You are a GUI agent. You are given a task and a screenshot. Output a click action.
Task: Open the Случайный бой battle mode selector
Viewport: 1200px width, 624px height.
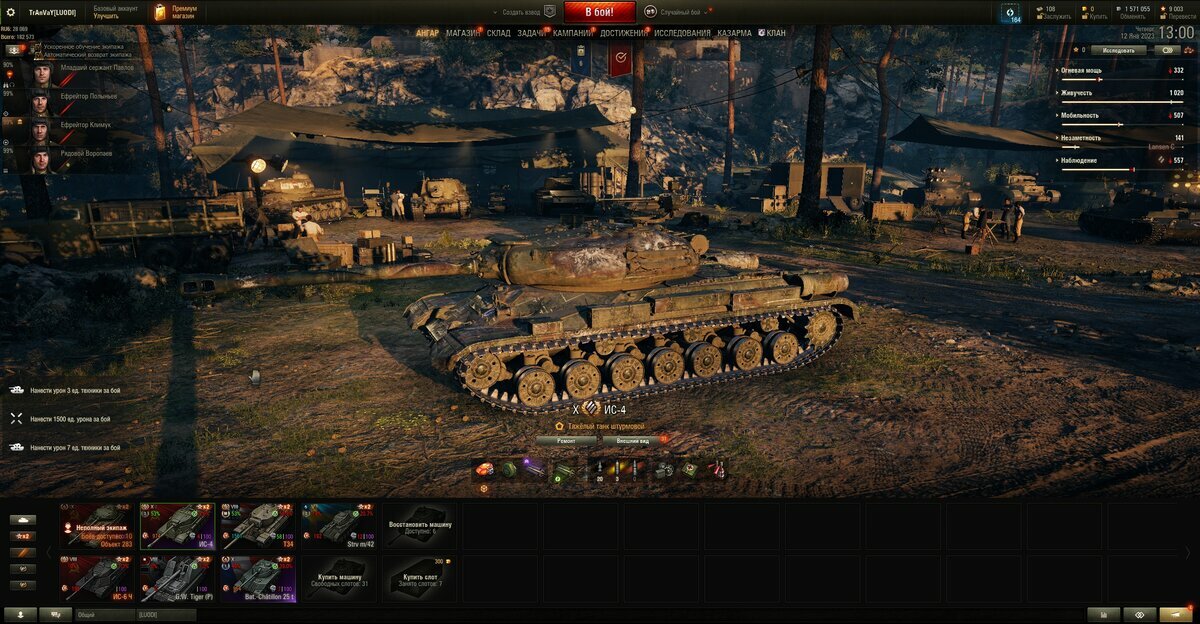coord(680,12)
